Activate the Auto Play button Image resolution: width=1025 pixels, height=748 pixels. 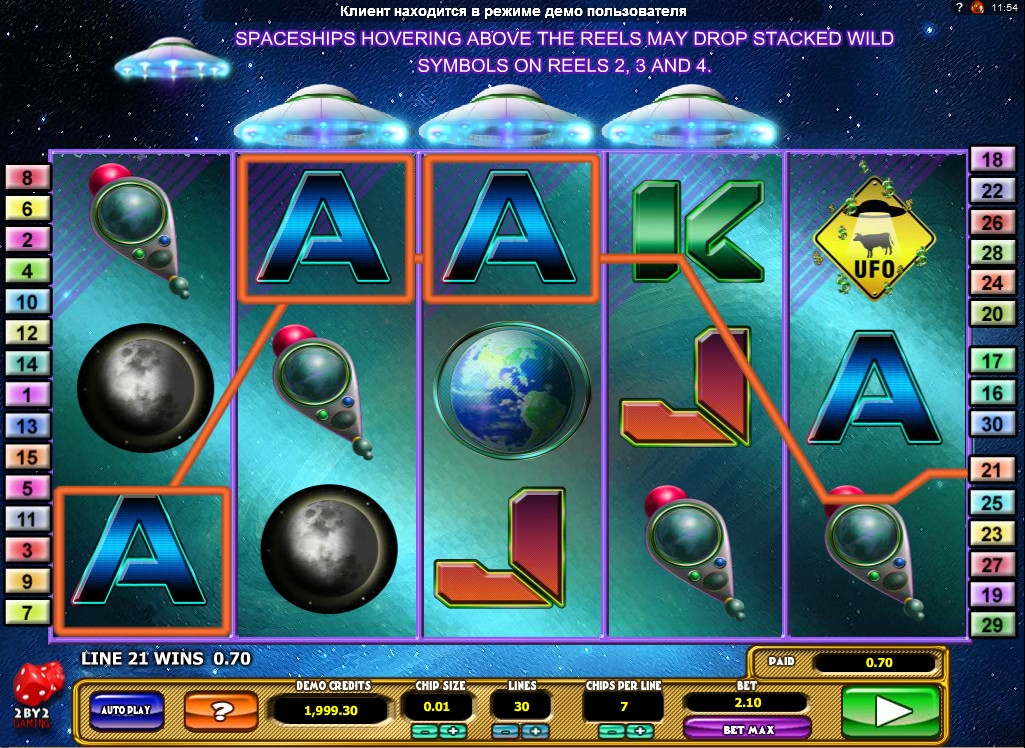point(127,709)
